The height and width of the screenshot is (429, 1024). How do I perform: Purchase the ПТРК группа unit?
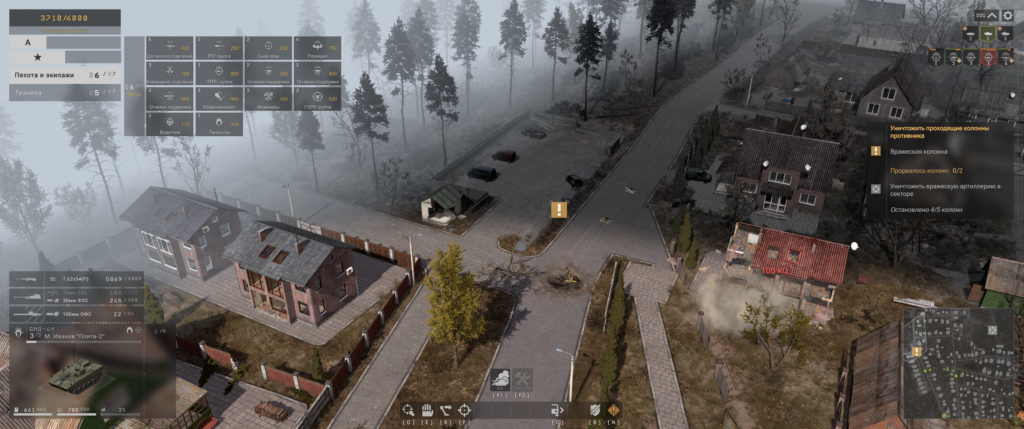click(x=217, y=73)
